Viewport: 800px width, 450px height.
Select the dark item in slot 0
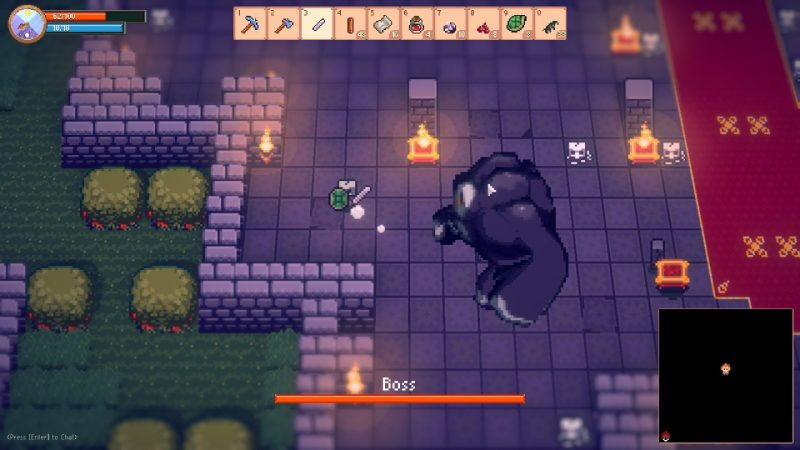549,23
